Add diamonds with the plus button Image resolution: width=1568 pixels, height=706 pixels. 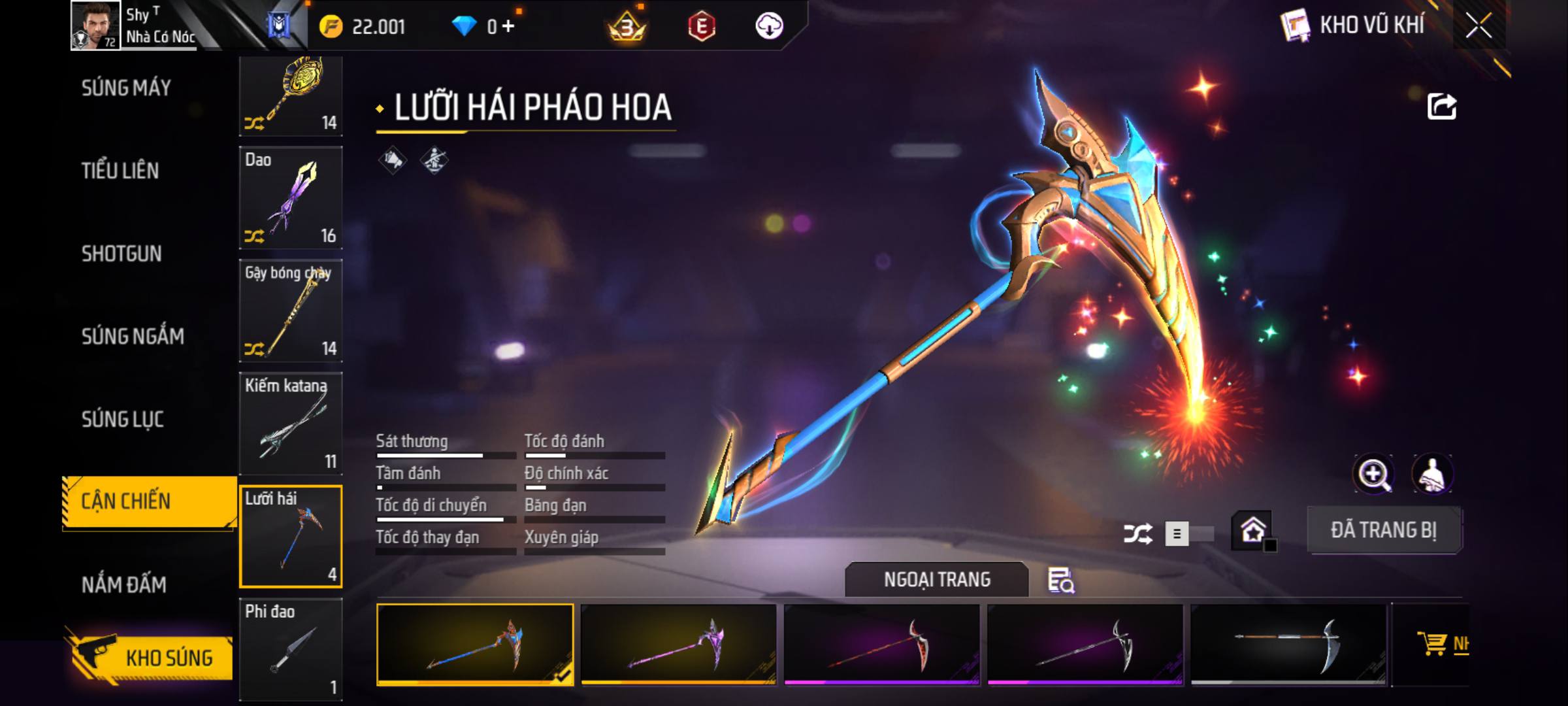pyautogui.click(x=508, y=26)
